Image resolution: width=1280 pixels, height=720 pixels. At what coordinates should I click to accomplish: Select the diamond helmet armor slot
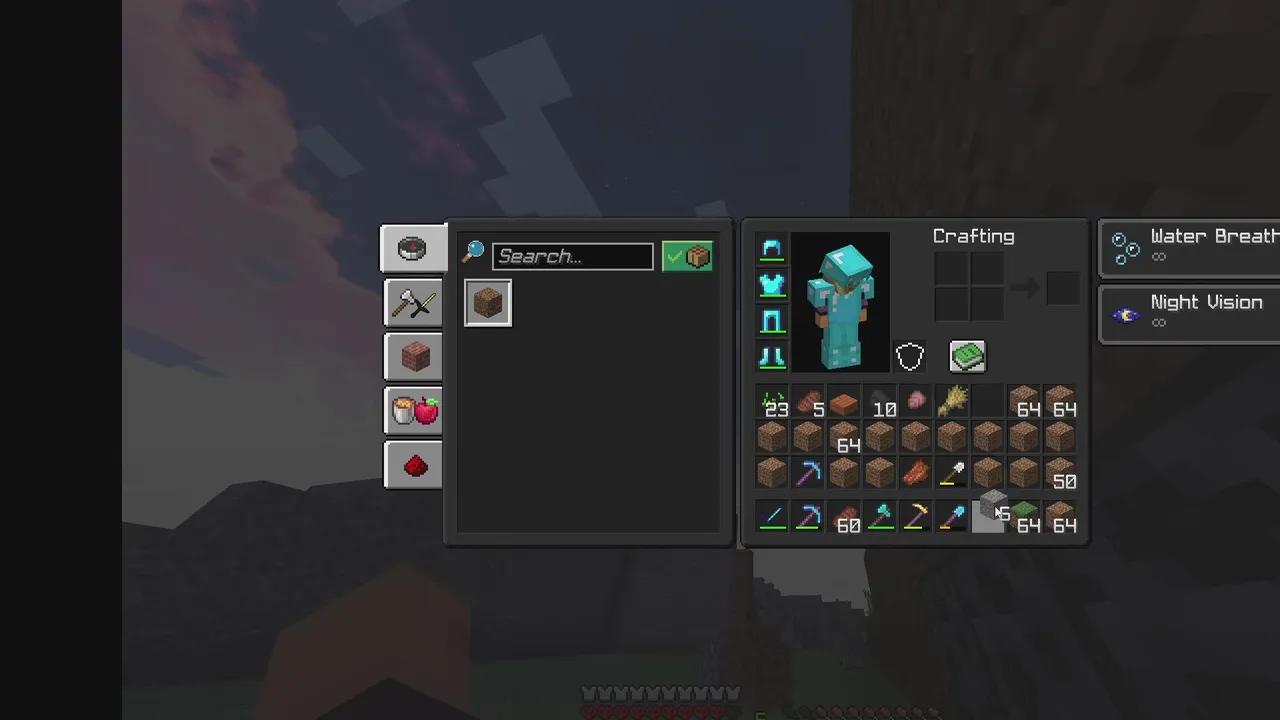pos(771,250)
